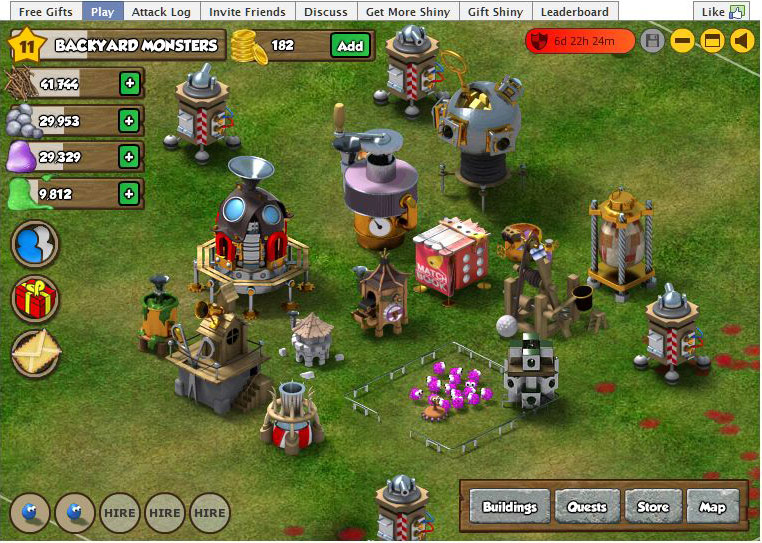Add twigs using its plus button
The width and height of the screenshot is (762, 543).
coord(129,84)
